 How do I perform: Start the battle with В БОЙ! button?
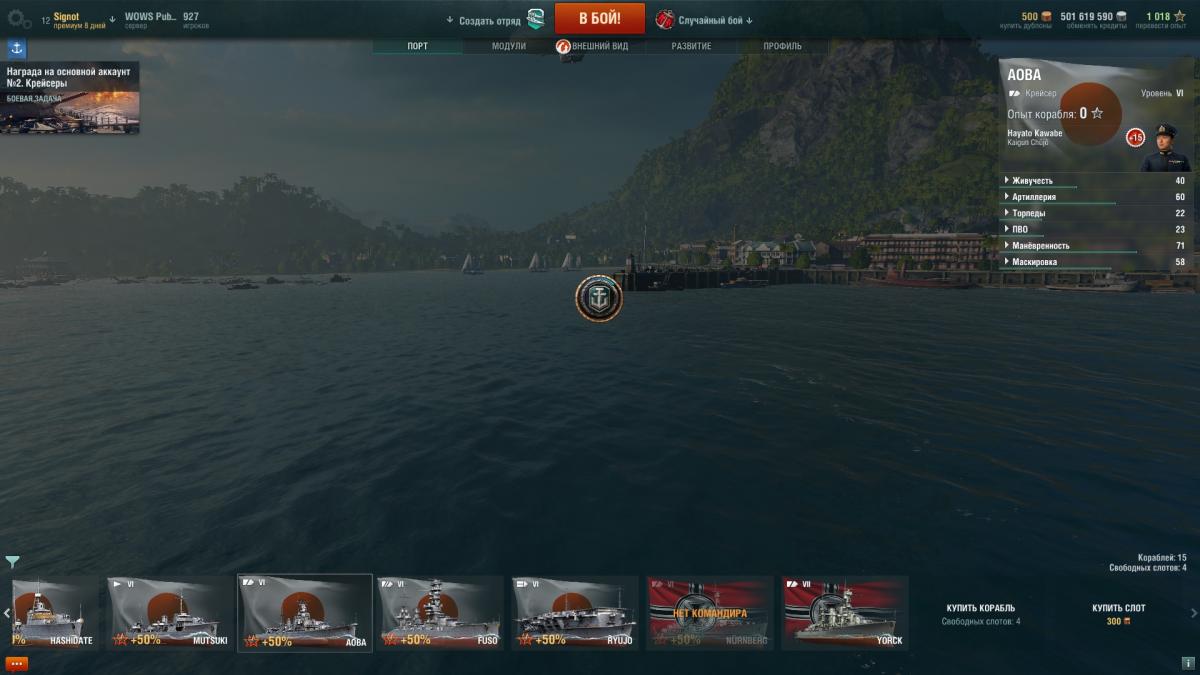coord(599,19)
